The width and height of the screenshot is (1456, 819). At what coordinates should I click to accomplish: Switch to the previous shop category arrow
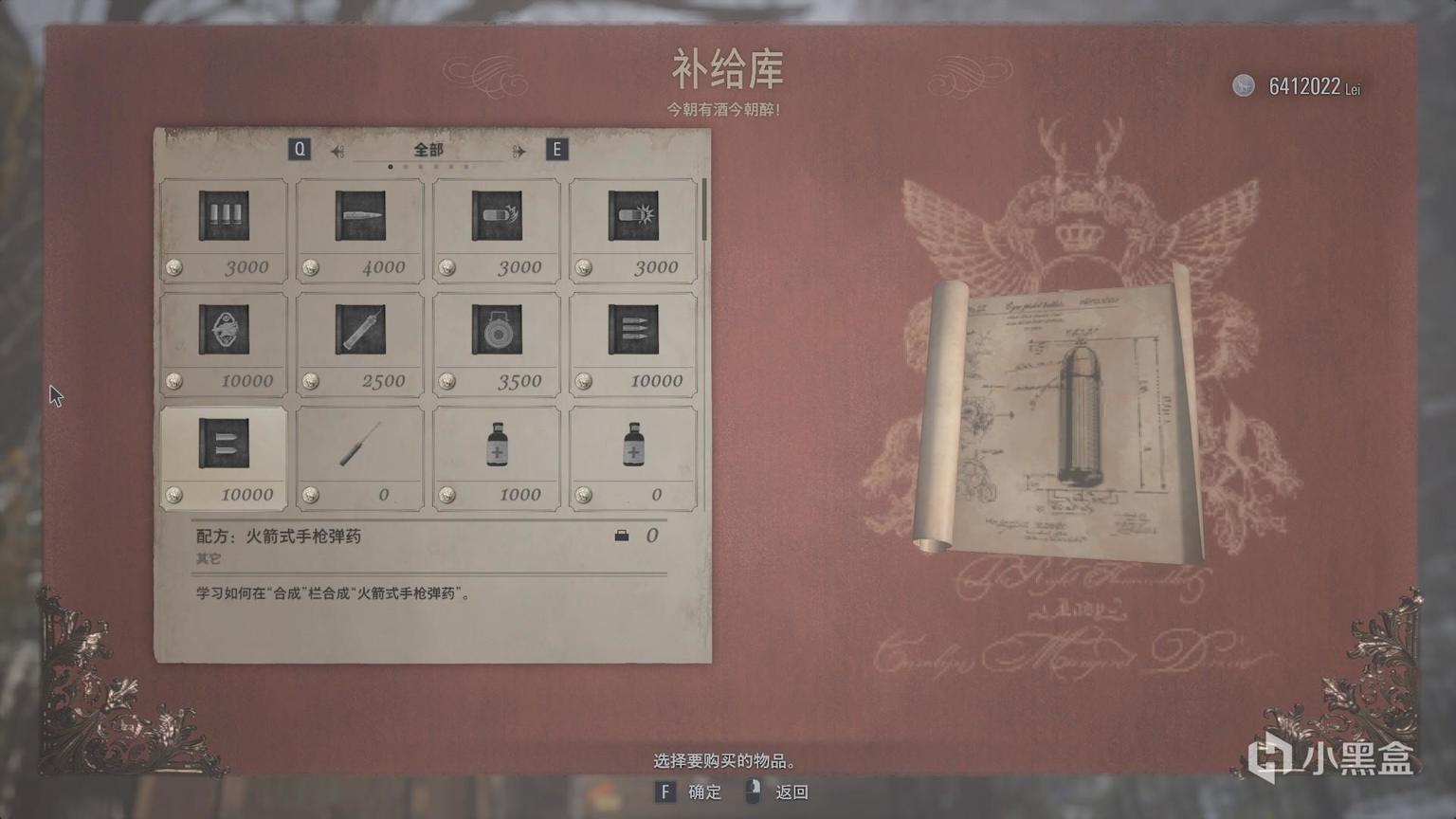click(x=337, y=151)
